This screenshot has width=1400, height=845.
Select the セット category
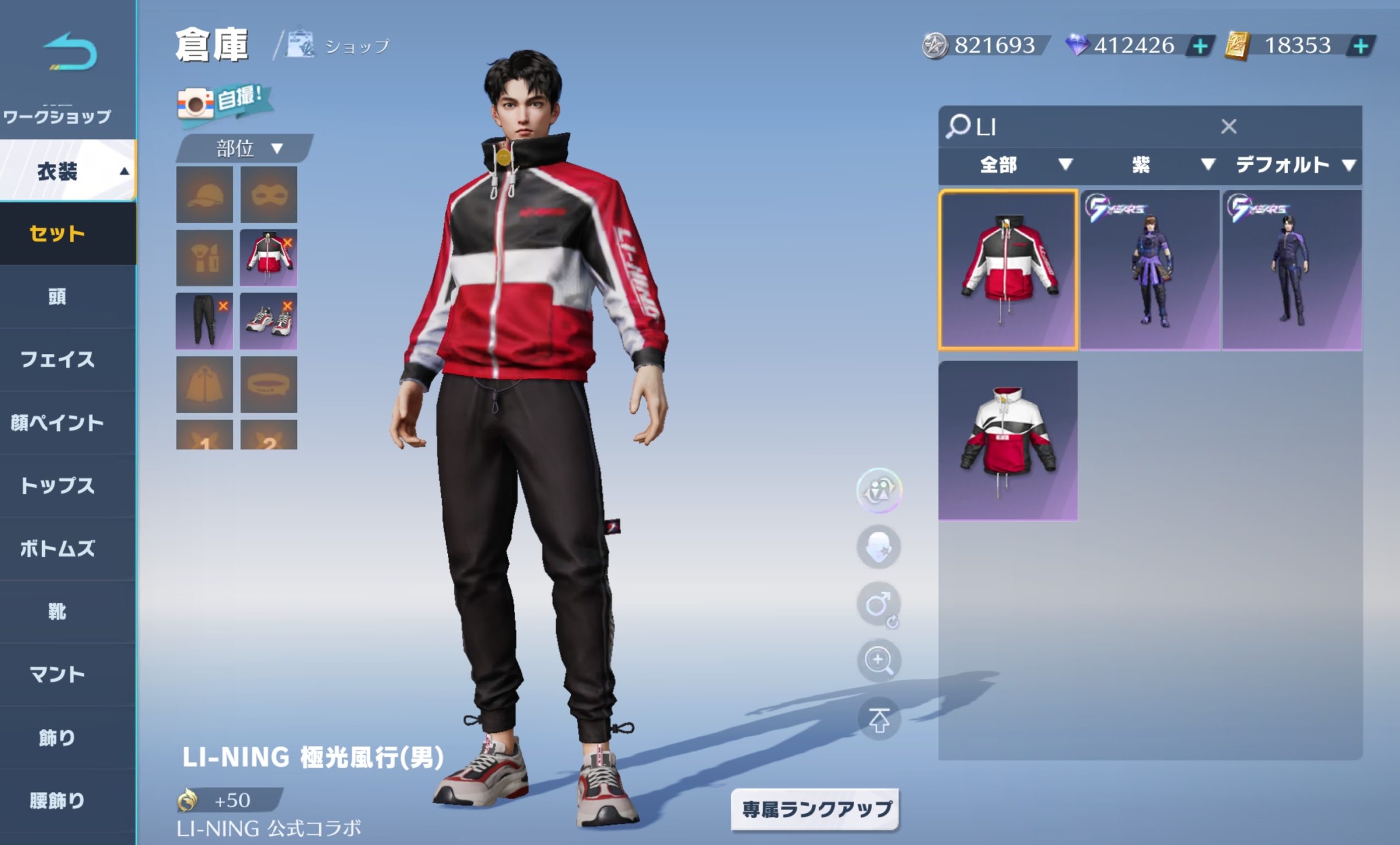pos(57,234)
